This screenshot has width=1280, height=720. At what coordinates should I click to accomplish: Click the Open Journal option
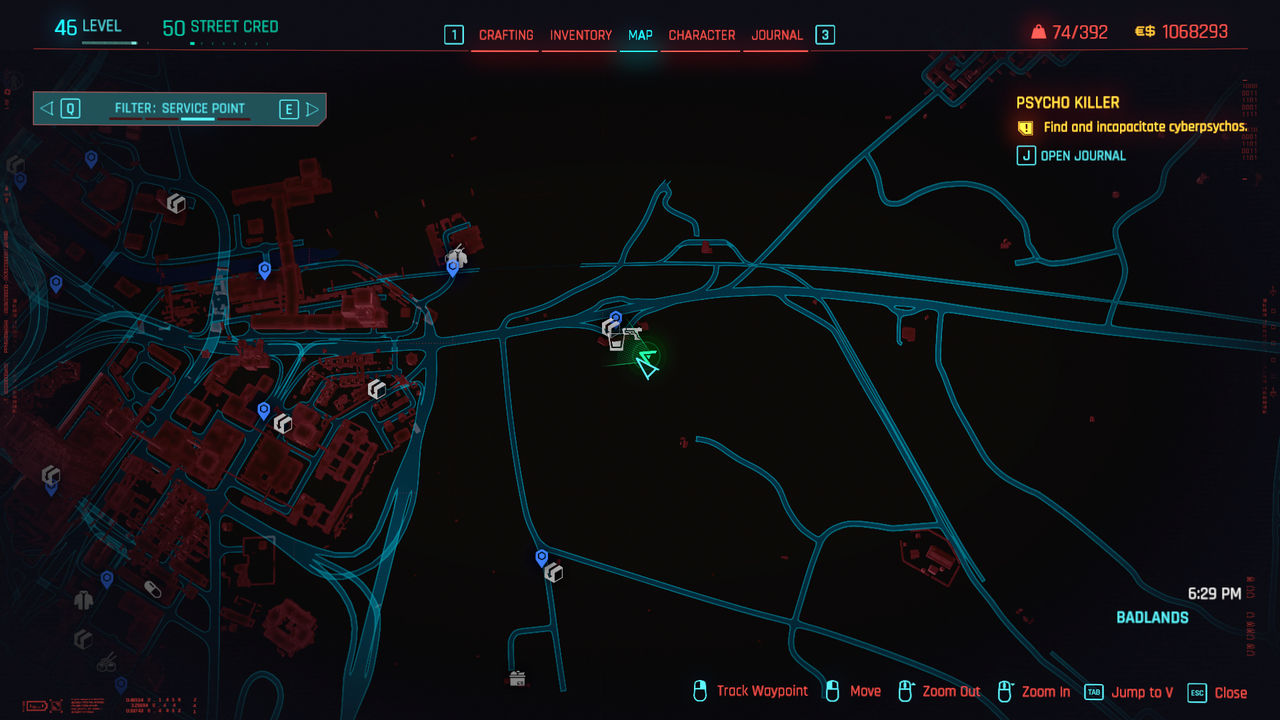[x=1082, y=155]
